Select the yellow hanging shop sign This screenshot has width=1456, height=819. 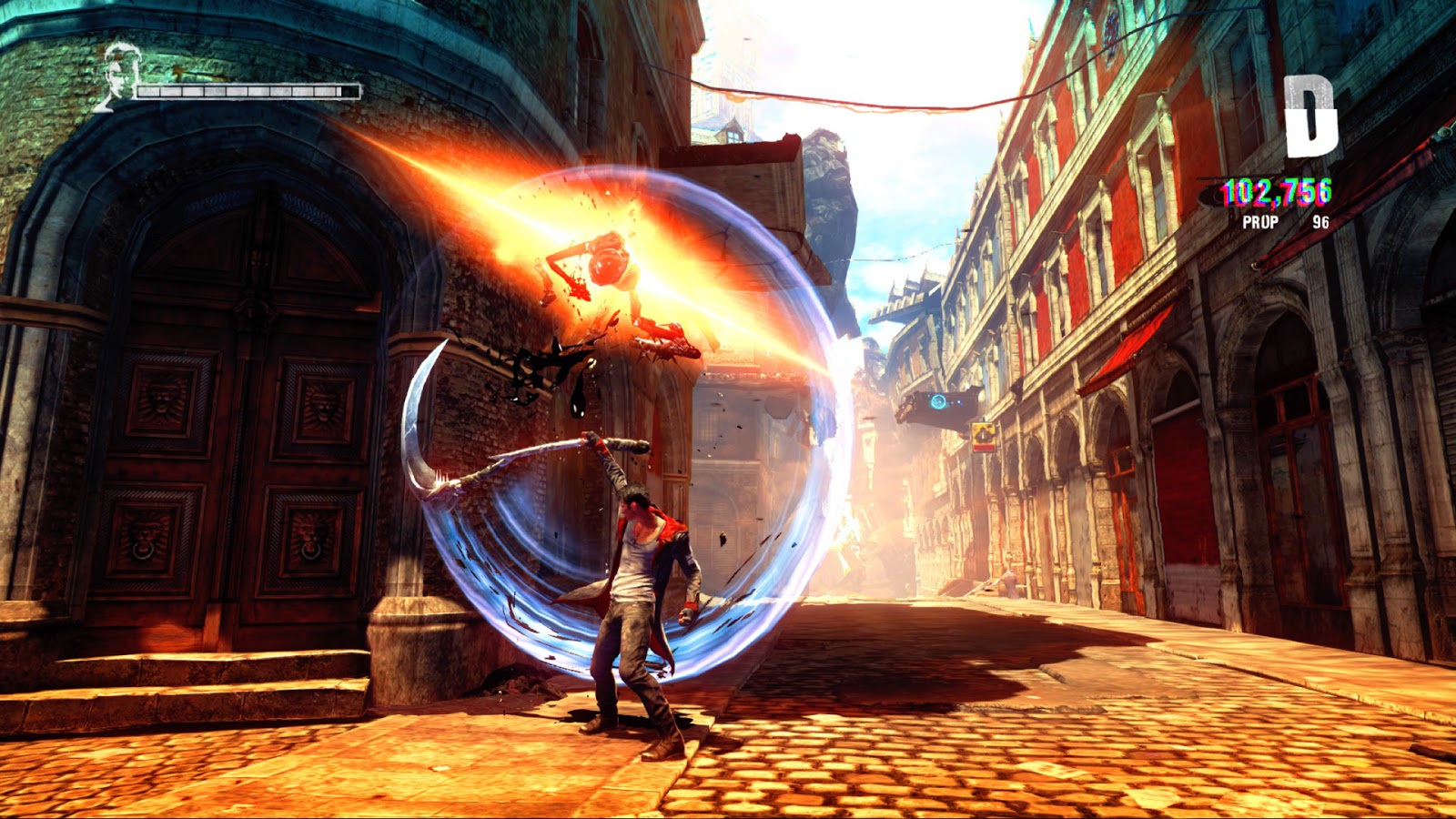pyautogui.click(x=983, y=435)
